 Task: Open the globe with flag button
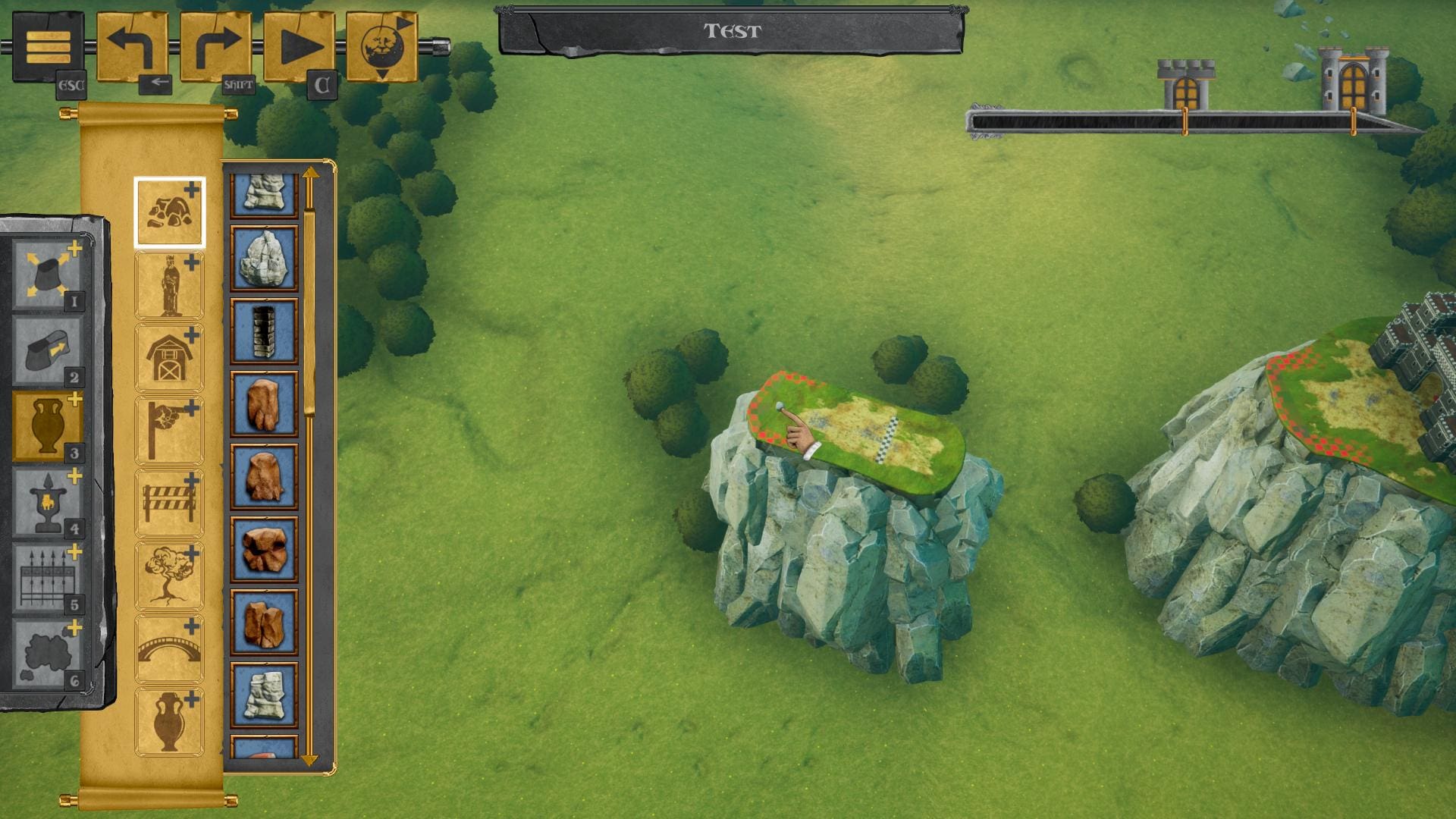click(383, 46)
